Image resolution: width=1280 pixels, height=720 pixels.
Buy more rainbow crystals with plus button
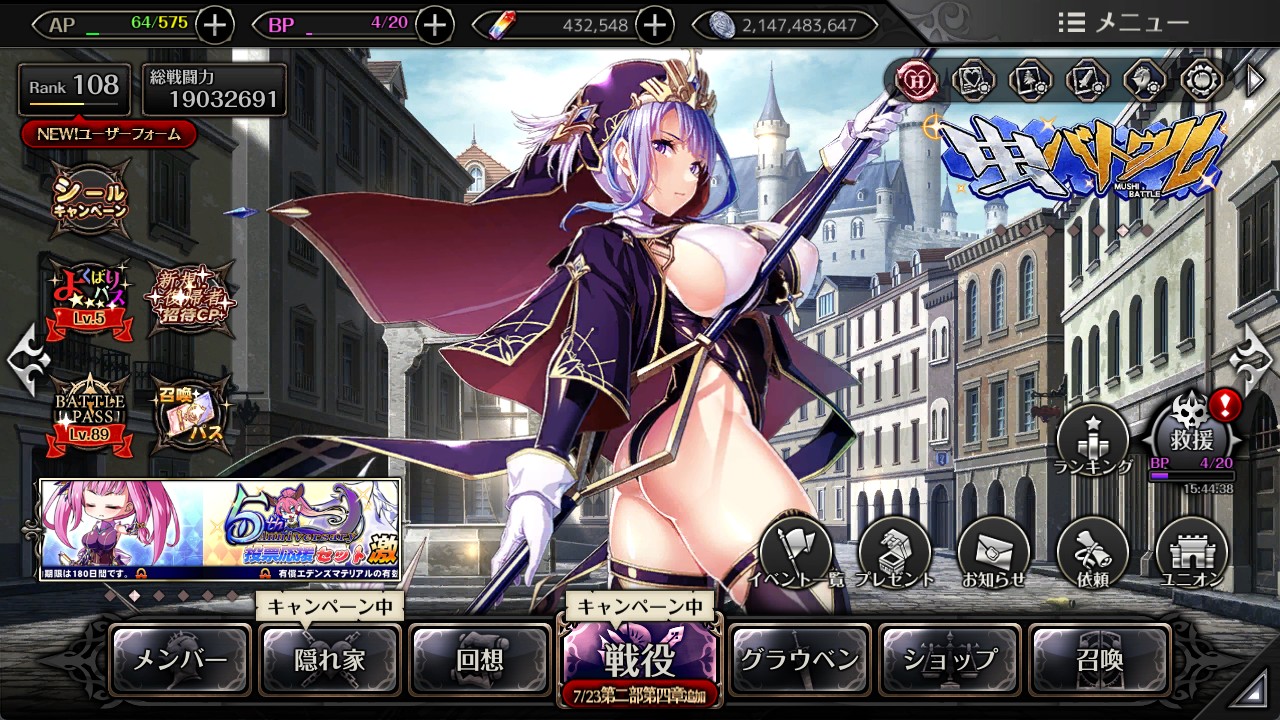tap(655, 25)
